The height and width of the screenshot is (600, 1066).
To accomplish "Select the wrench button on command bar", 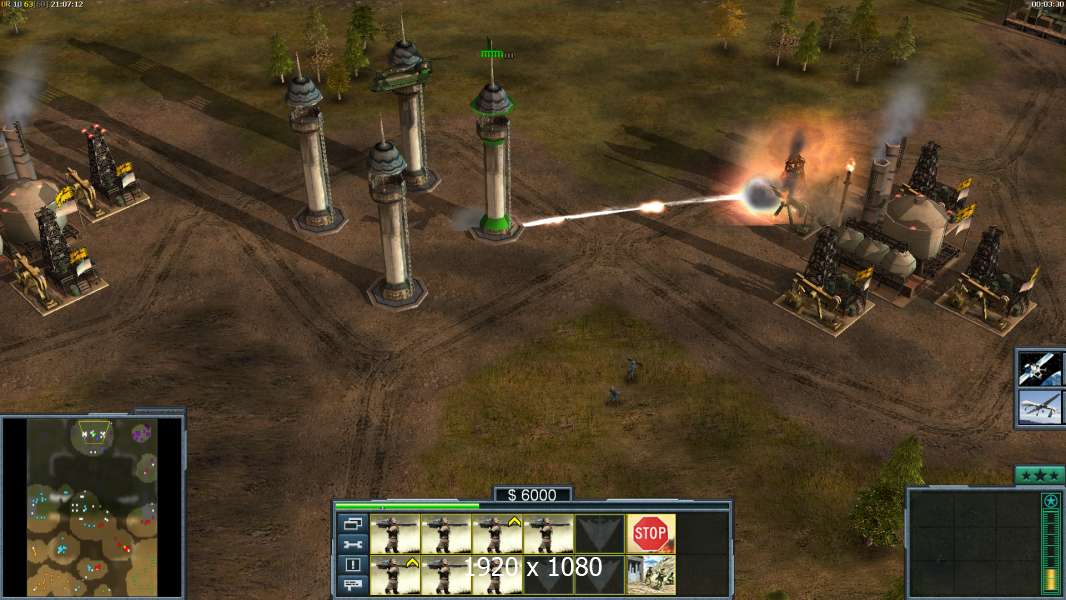I will pyautogui.click(x=353, y=544).
